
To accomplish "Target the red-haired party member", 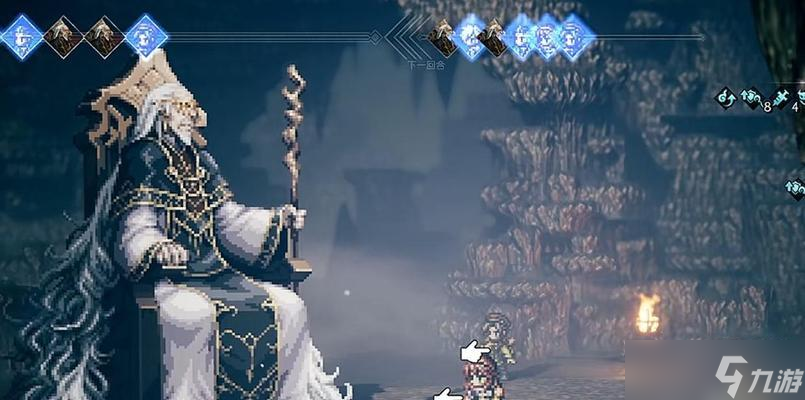I will pyautogui.click(x=481, y=382).
